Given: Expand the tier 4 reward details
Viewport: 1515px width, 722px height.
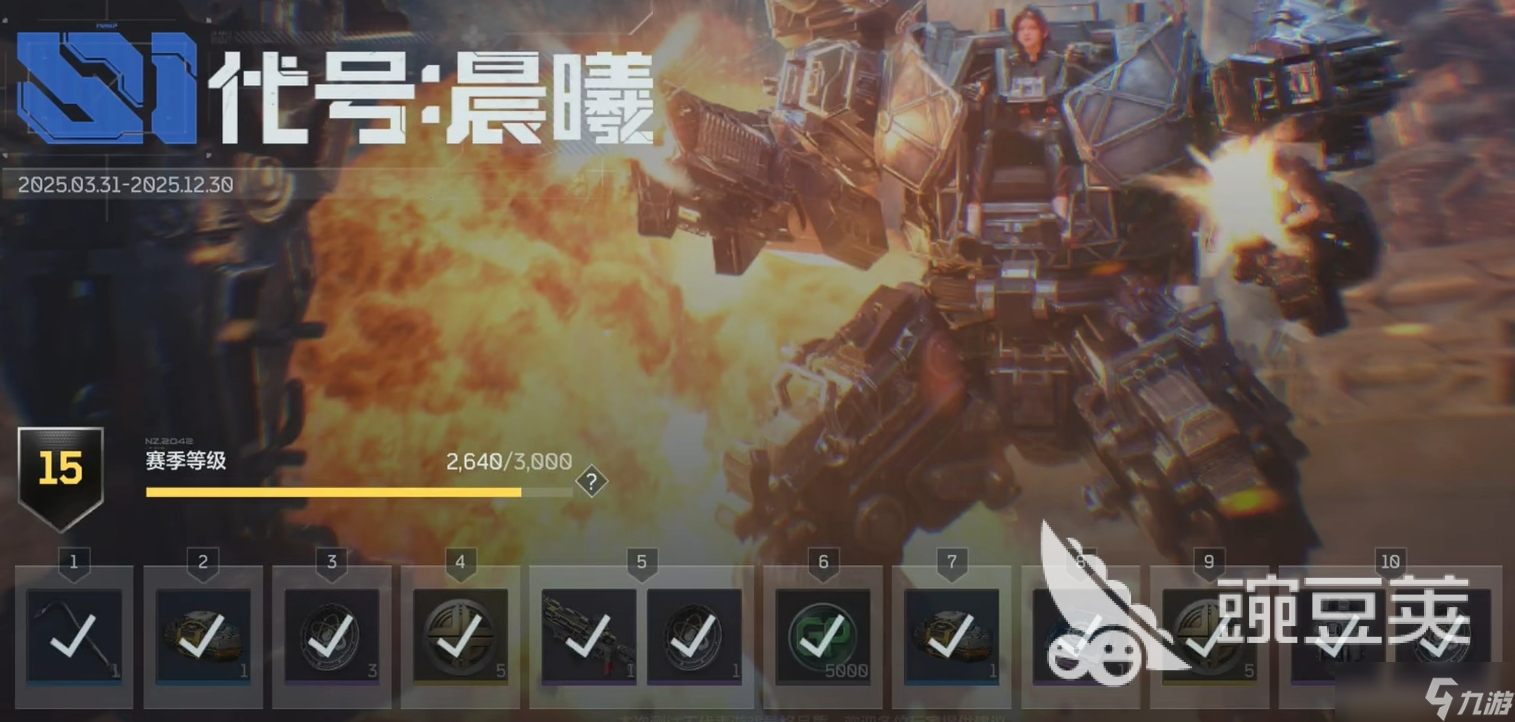Looking at the screenshot, I should pyautogui.click(x=459, y=562).
